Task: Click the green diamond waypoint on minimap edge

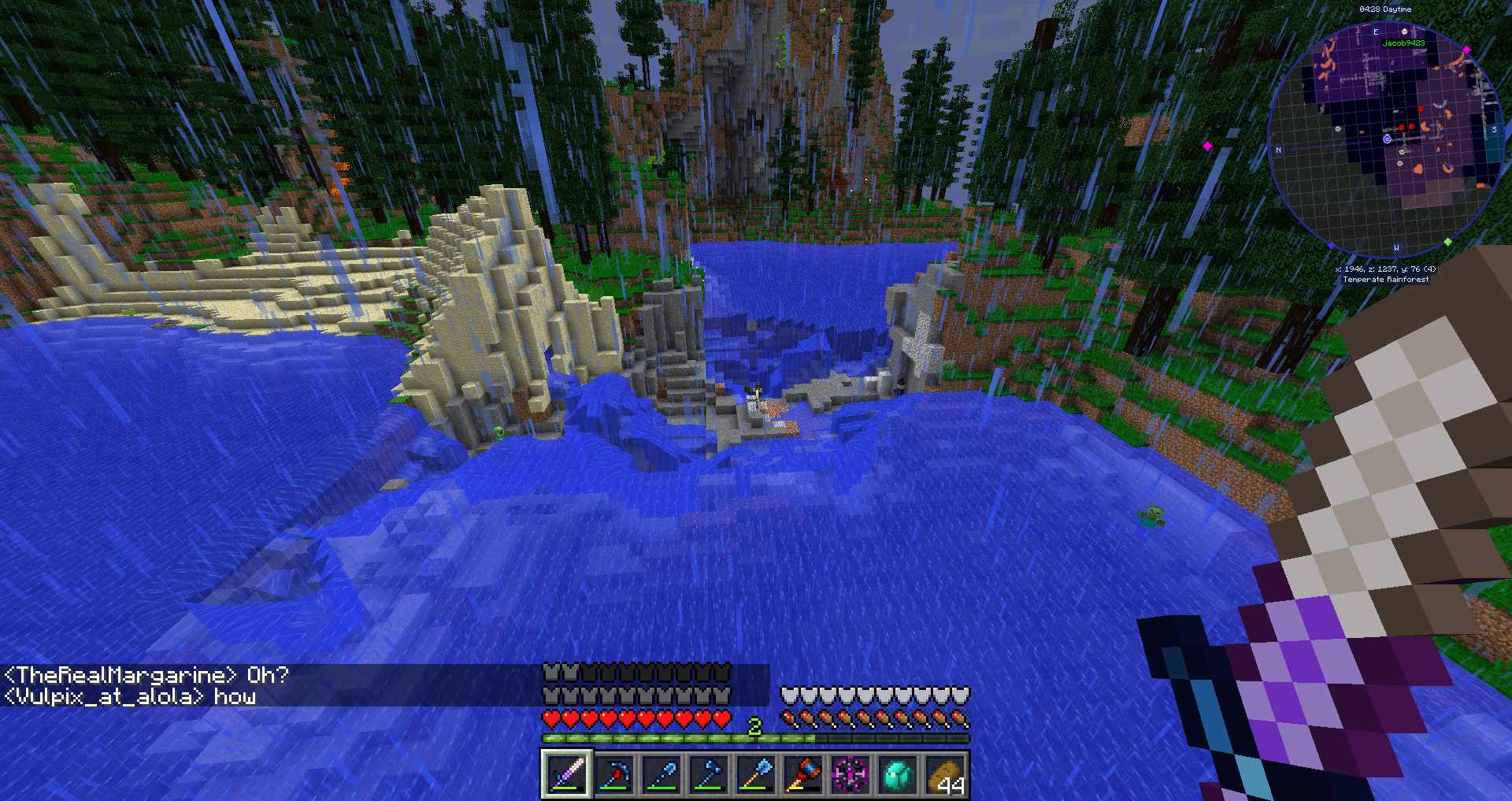Action: (1447, 242)
